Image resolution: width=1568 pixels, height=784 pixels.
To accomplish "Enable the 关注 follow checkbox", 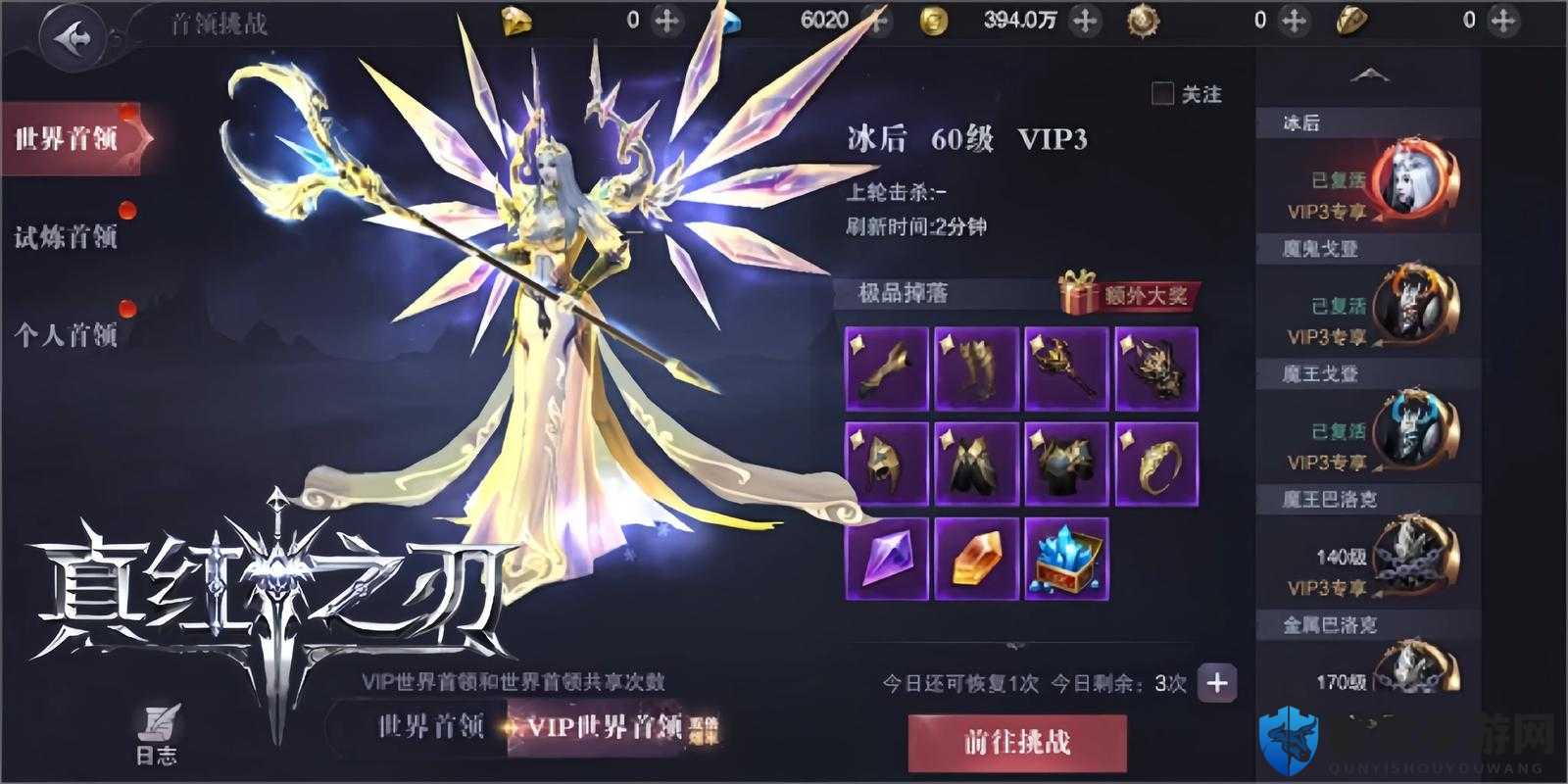I will [x=1162, y=93].
